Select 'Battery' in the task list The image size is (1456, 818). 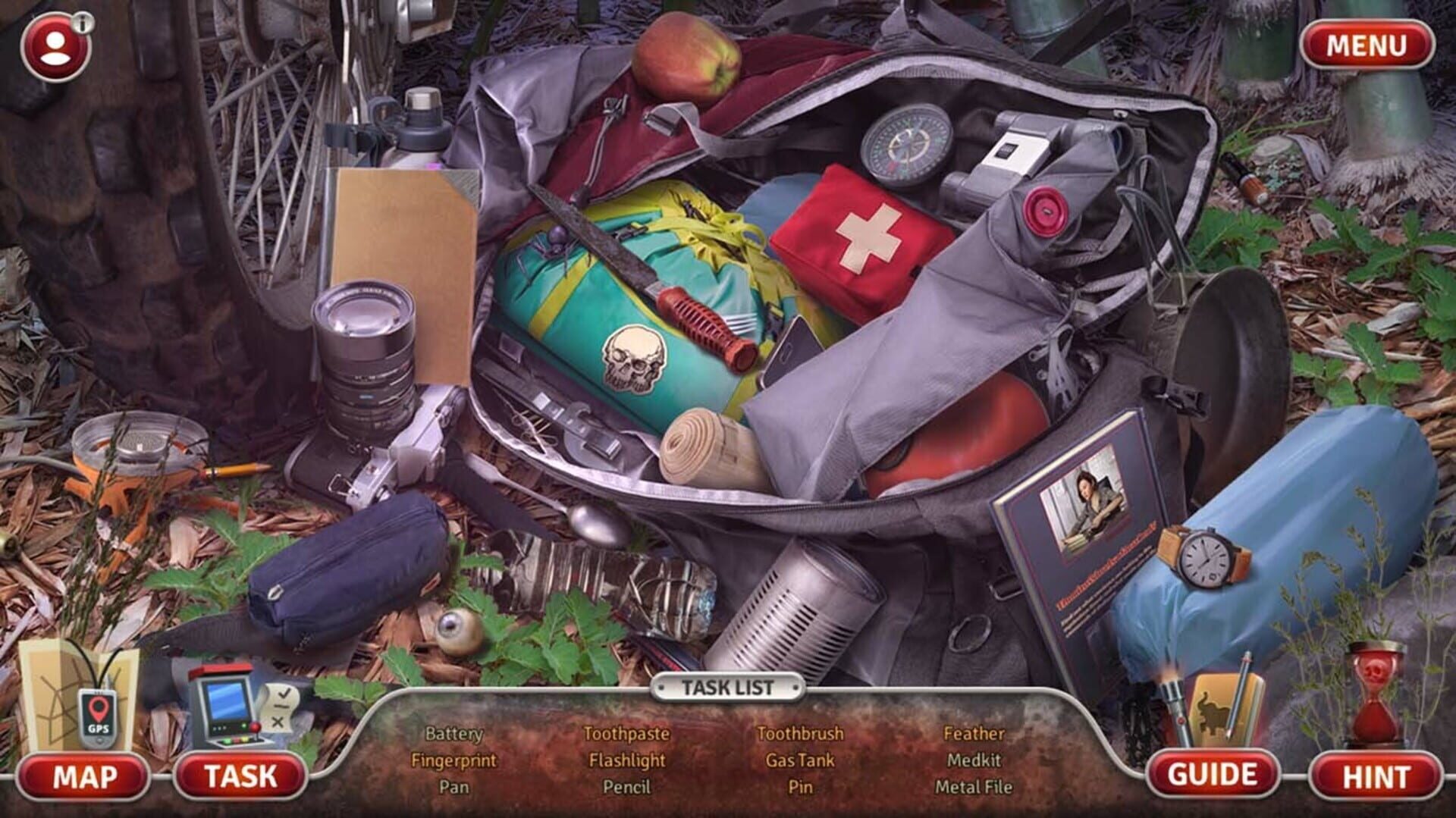[453, 734]
